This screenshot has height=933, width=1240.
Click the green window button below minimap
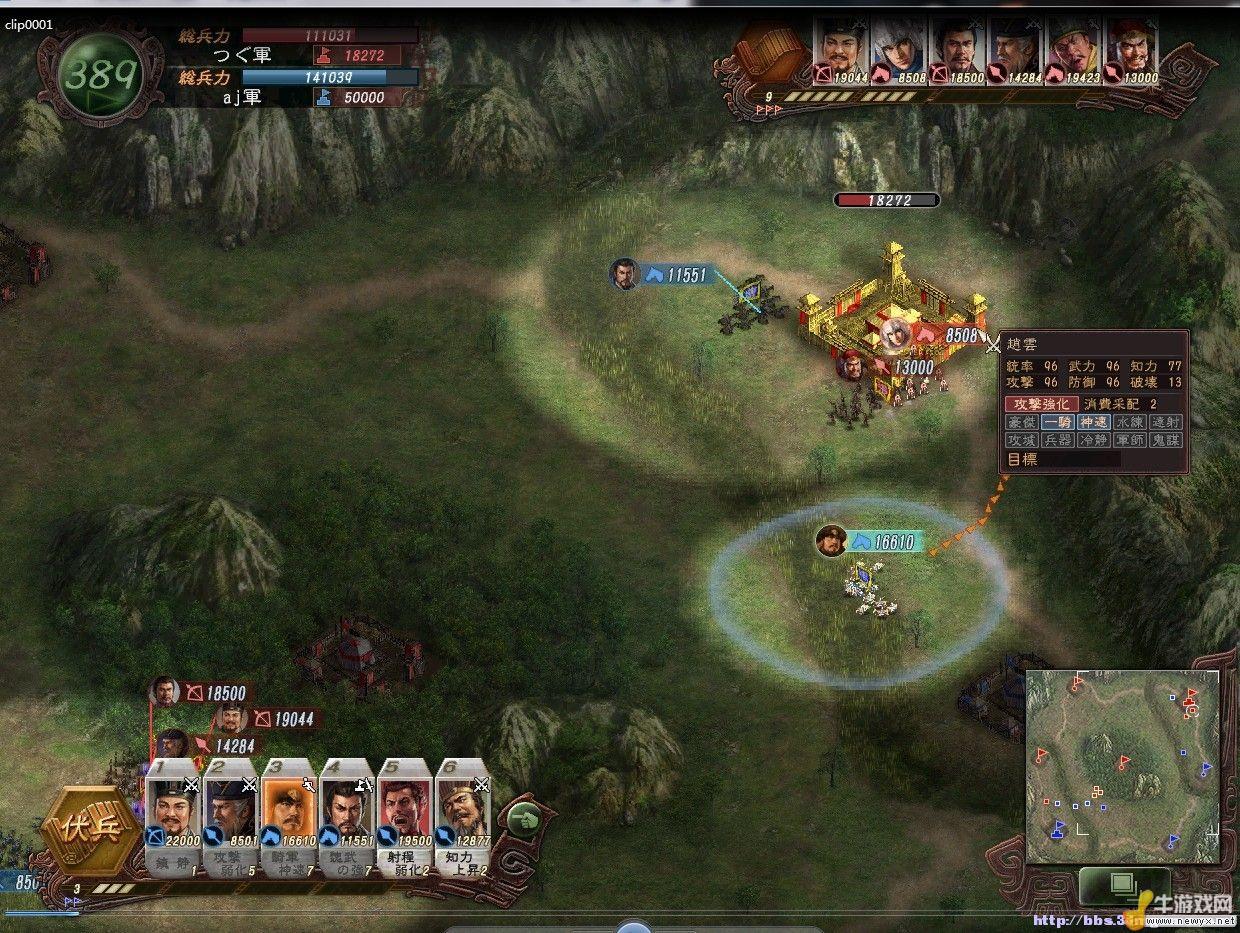click(1123, 884)
